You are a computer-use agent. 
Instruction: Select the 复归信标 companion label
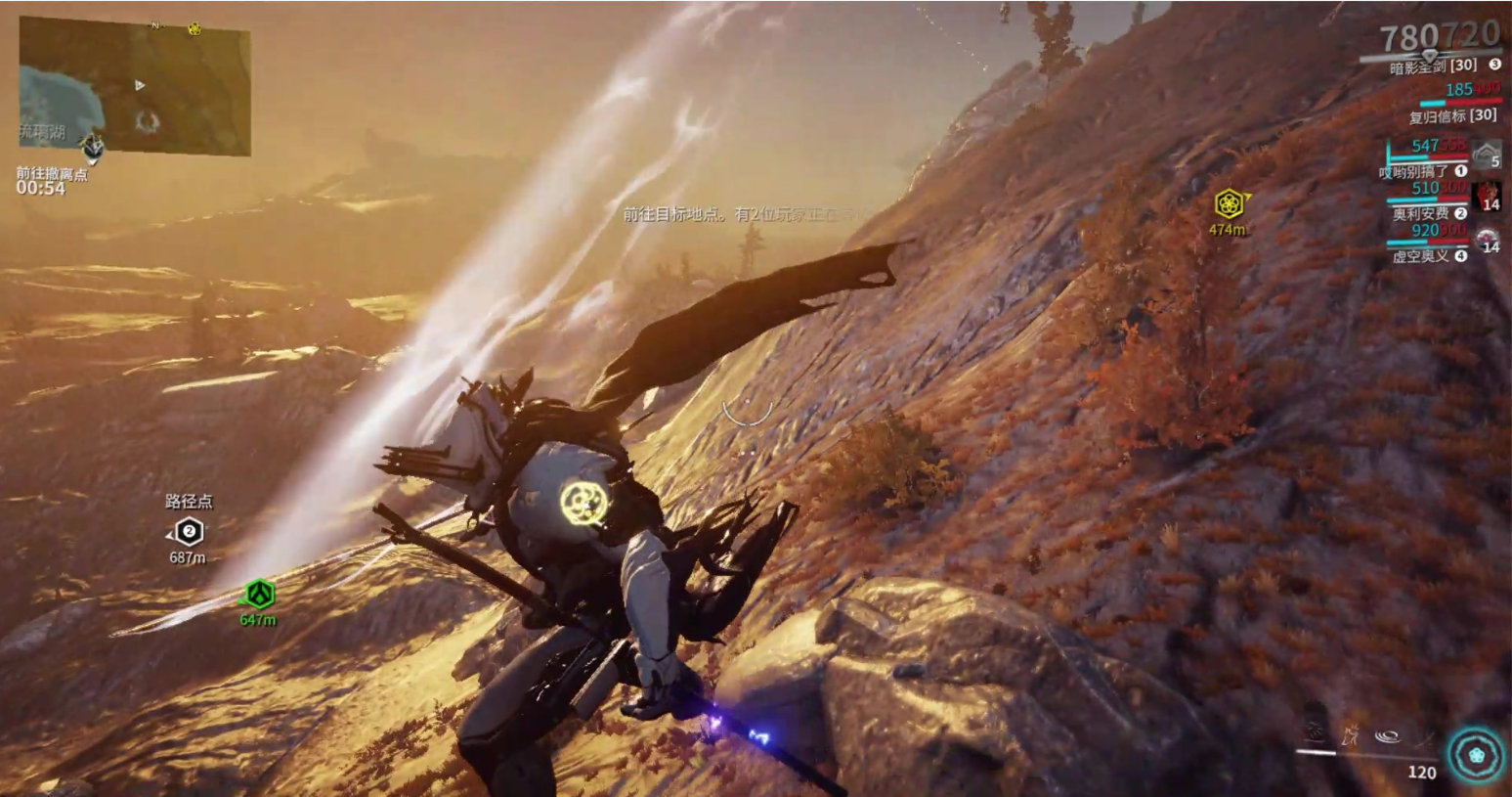(x=1451, y=115)
